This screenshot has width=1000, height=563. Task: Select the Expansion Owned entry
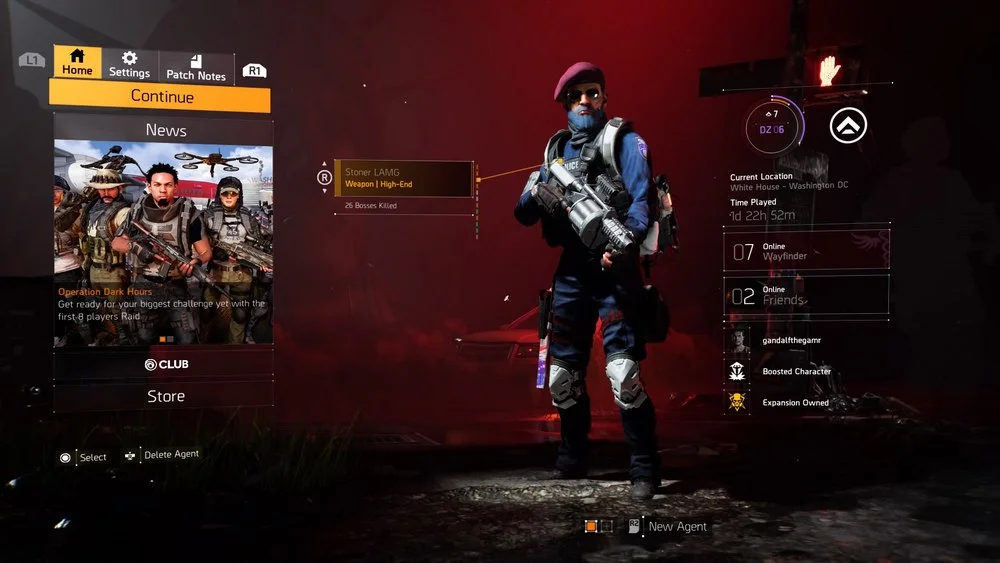[x=795, y=403]
